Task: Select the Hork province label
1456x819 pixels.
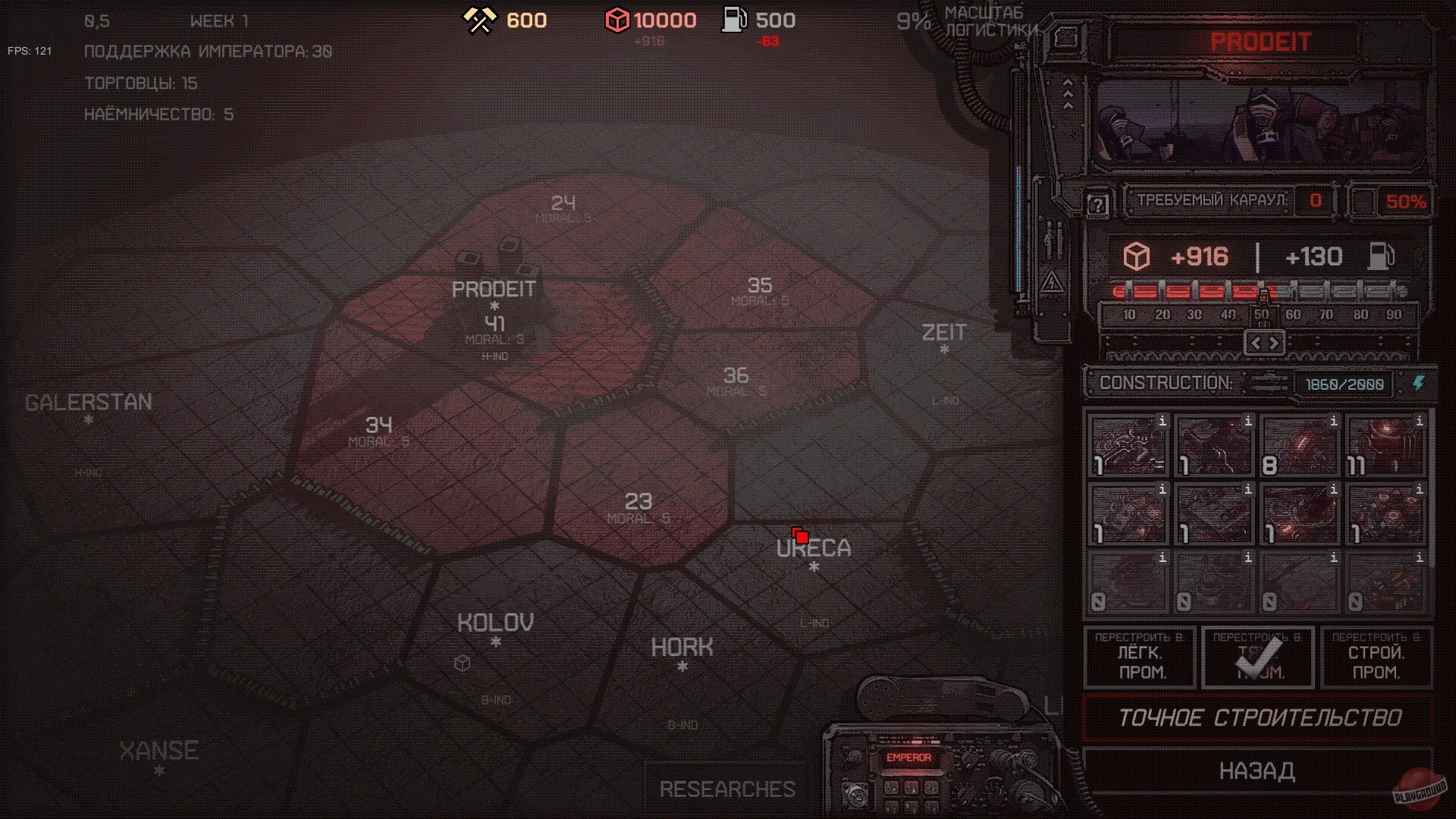Action: [682, 648]
